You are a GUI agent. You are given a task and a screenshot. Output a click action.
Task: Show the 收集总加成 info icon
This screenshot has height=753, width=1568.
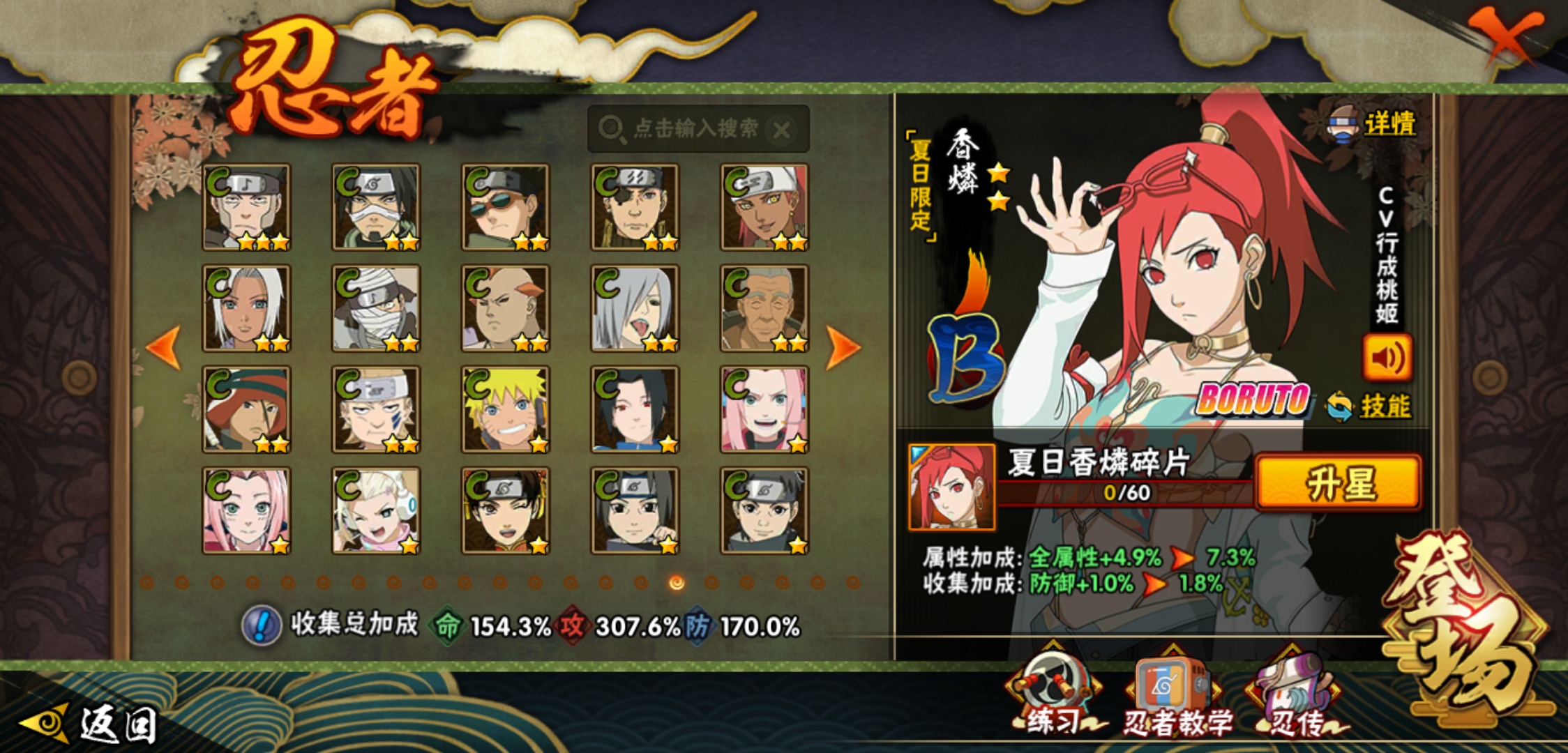pyautogui.click(x=262, y=625)
